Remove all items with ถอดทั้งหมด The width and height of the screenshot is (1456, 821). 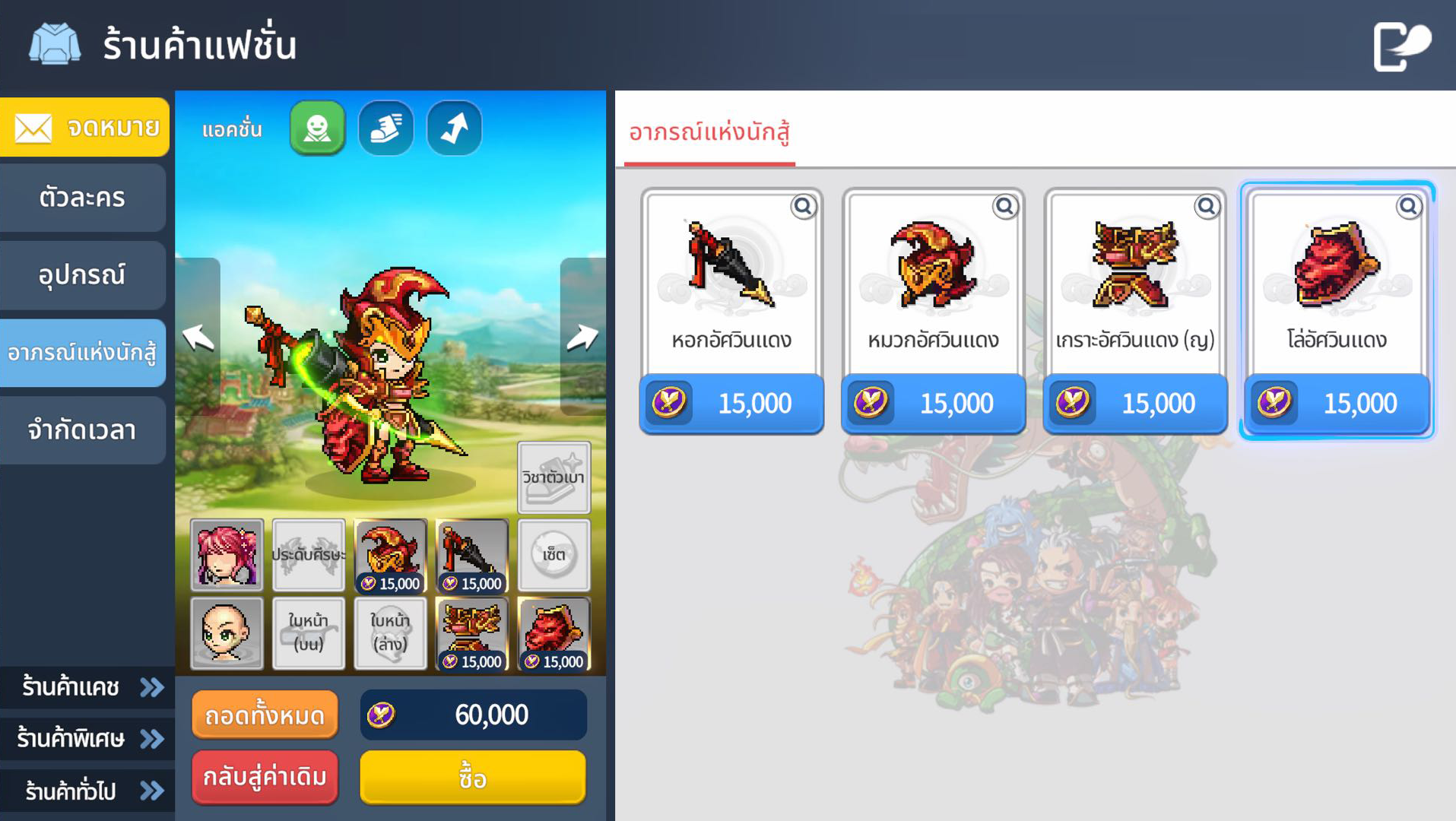pos(265,715)
